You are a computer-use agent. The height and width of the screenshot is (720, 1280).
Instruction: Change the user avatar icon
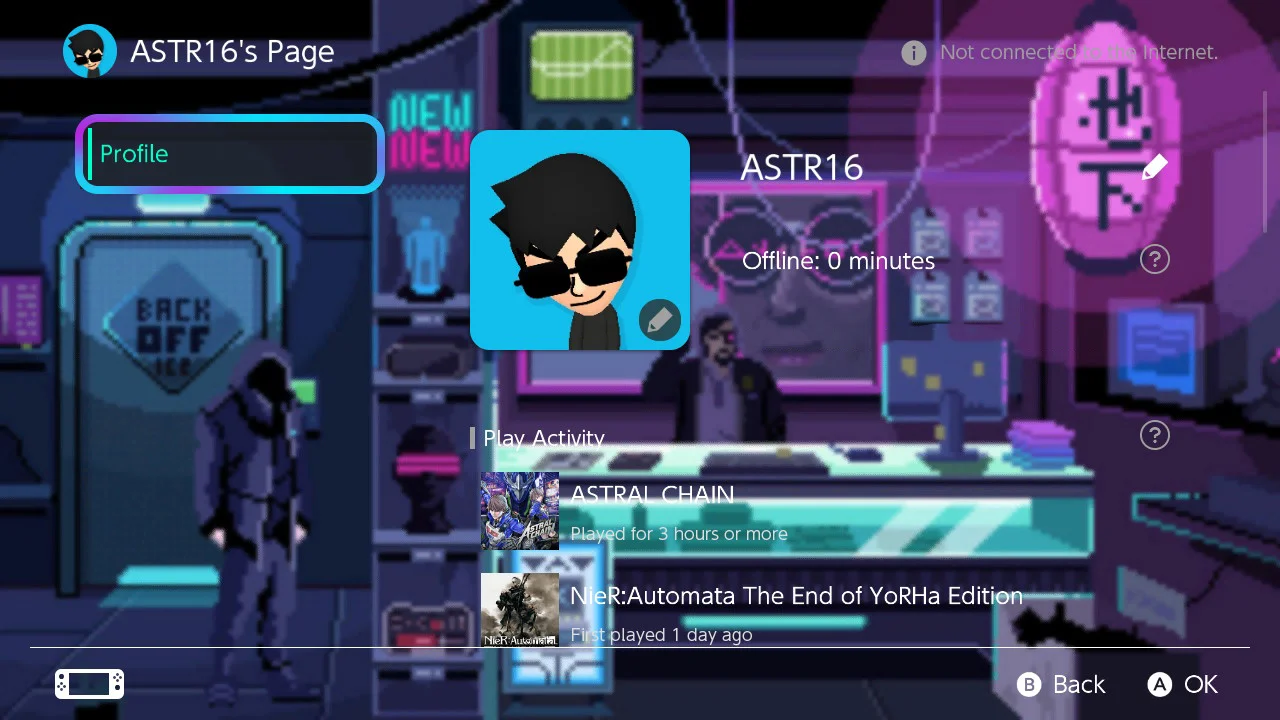pos(659,320)
